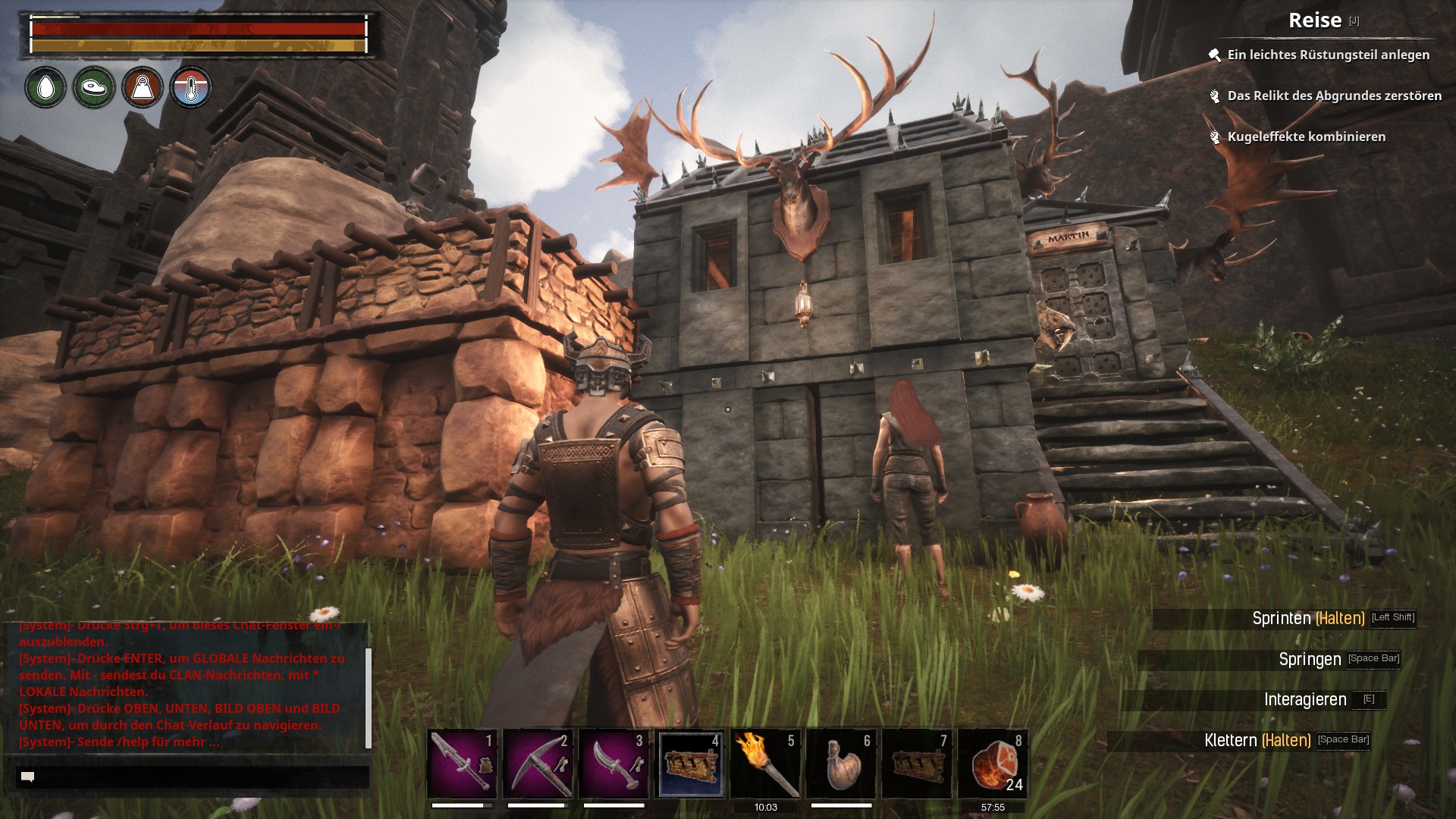Check the thermometer temperature icon

pyautogui.click(x=190, y=88)
